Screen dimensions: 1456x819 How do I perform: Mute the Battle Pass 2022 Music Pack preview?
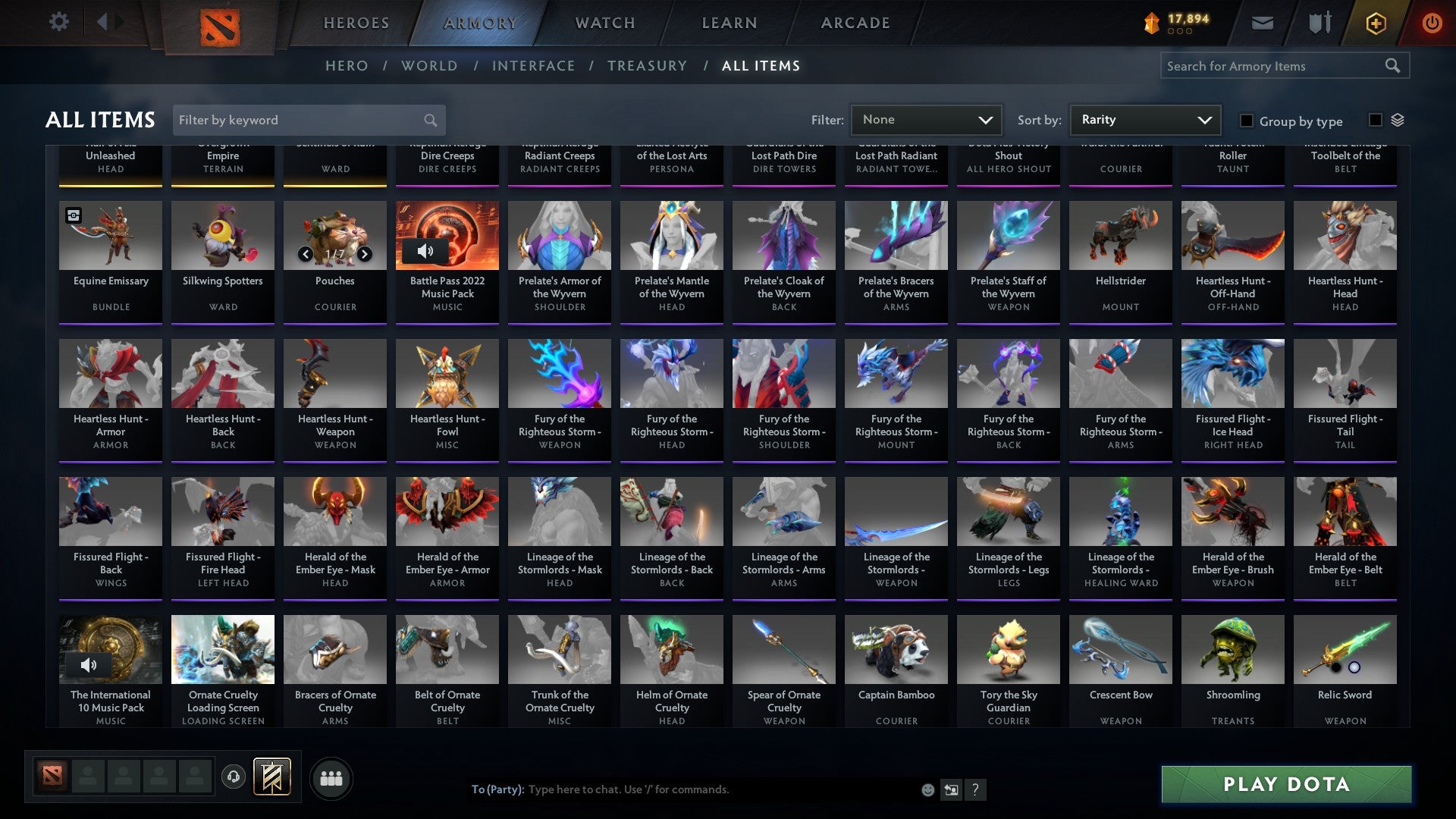[425, 250]
